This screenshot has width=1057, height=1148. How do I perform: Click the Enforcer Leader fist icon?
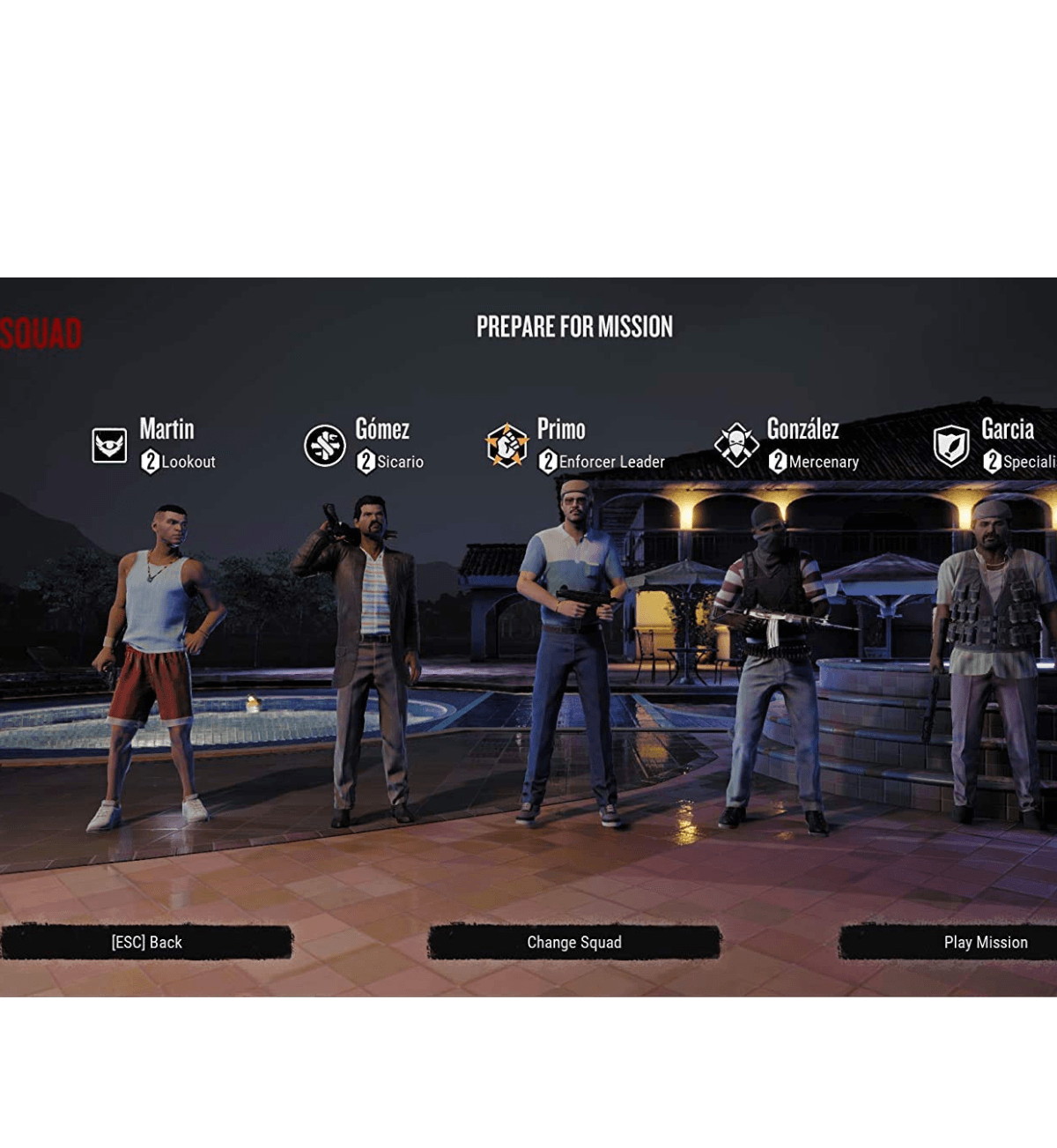tap(506, 445)
